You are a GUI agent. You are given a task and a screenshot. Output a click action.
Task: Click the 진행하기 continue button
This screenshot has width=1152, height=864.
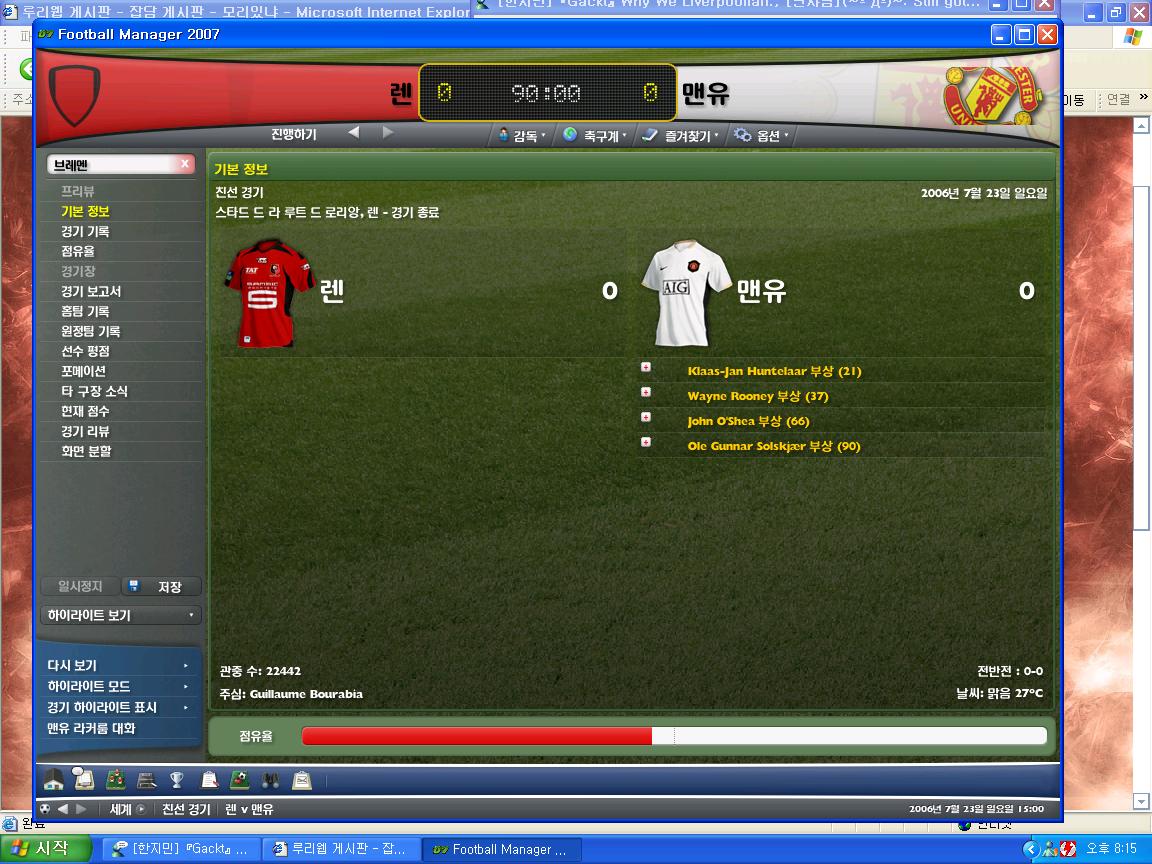(x=293, y=133)
